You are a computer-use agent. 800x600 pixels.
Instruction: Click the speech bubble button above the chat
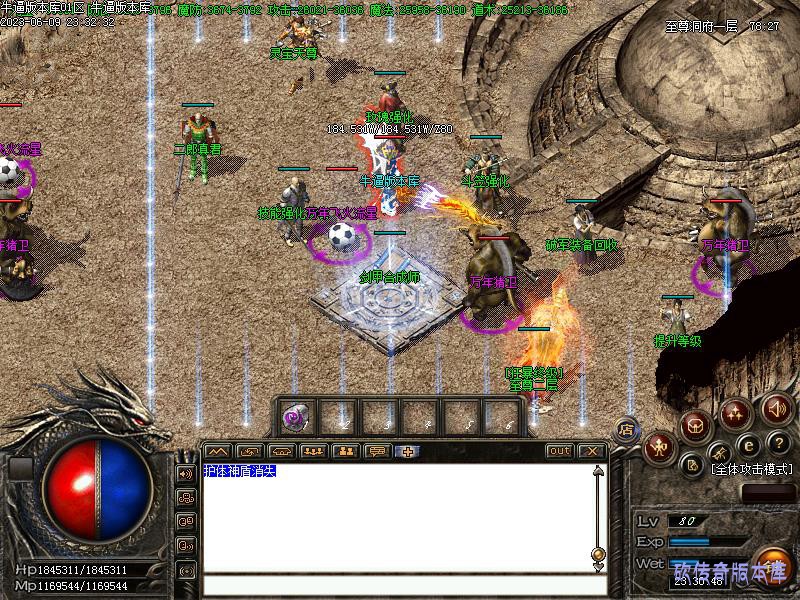[376, 451]
